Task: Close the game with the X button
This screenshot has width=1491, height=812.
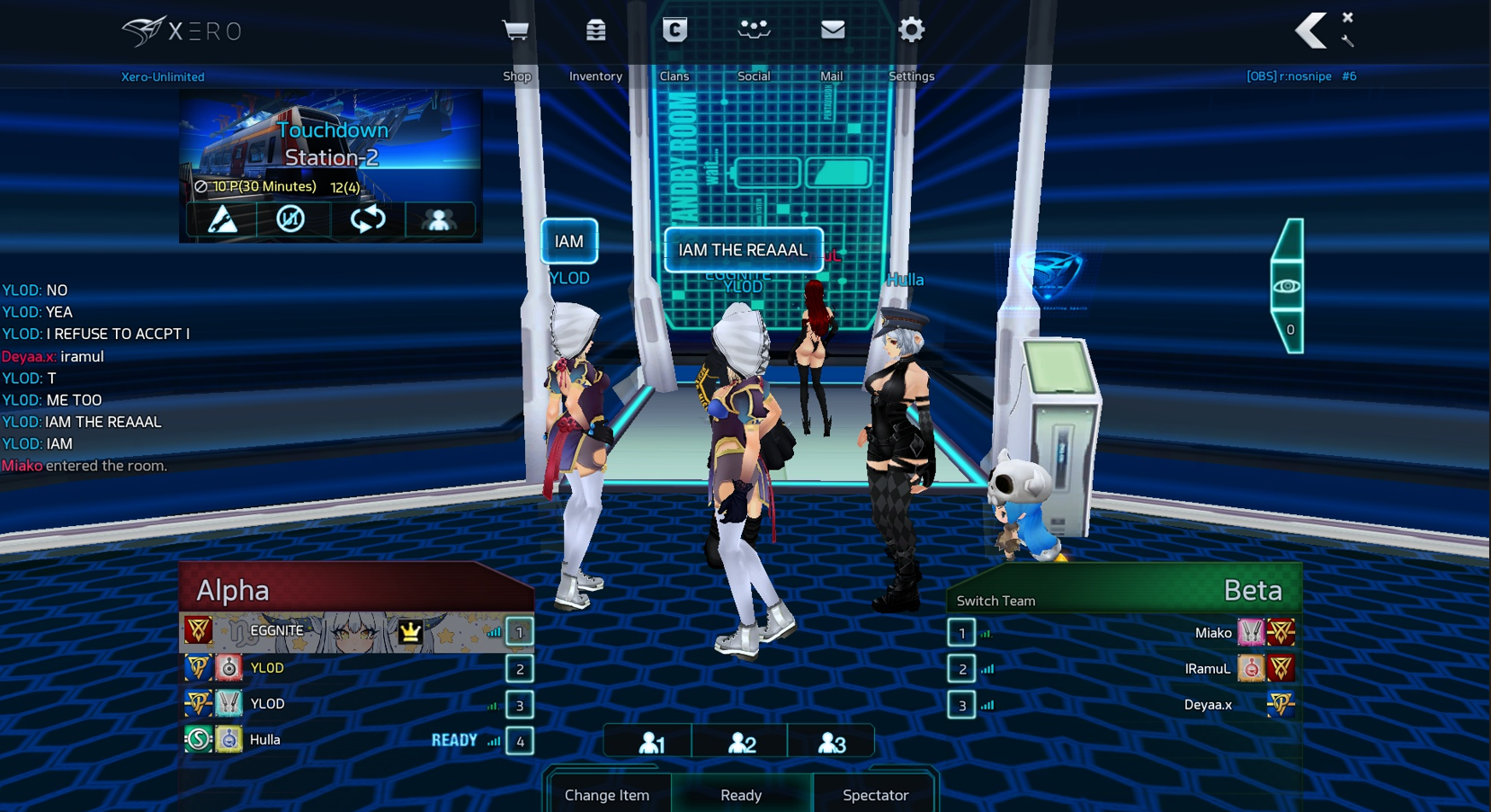Action: click(x=1347, y=17)
